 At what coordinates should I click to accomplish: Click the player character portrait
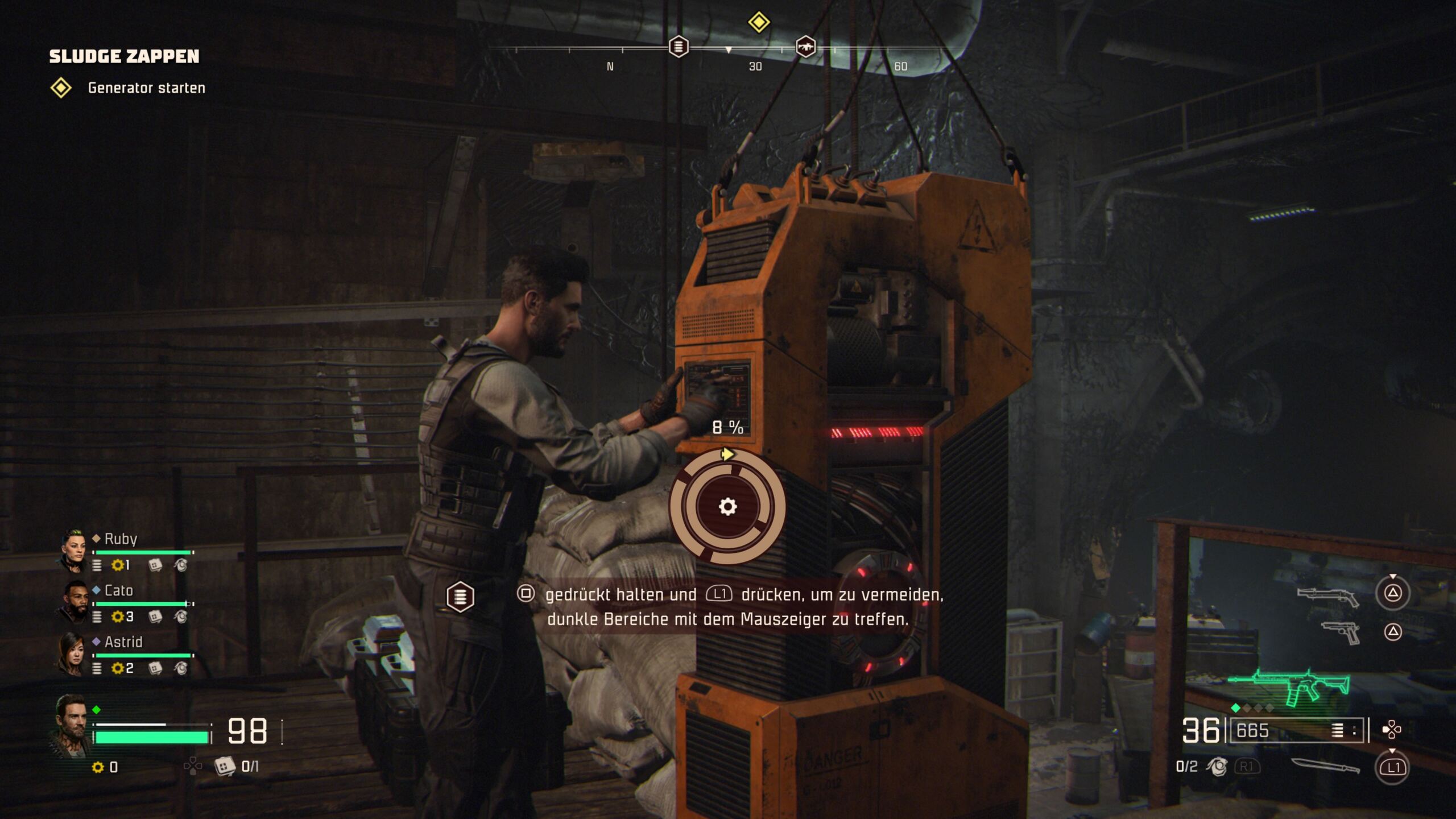72,725
